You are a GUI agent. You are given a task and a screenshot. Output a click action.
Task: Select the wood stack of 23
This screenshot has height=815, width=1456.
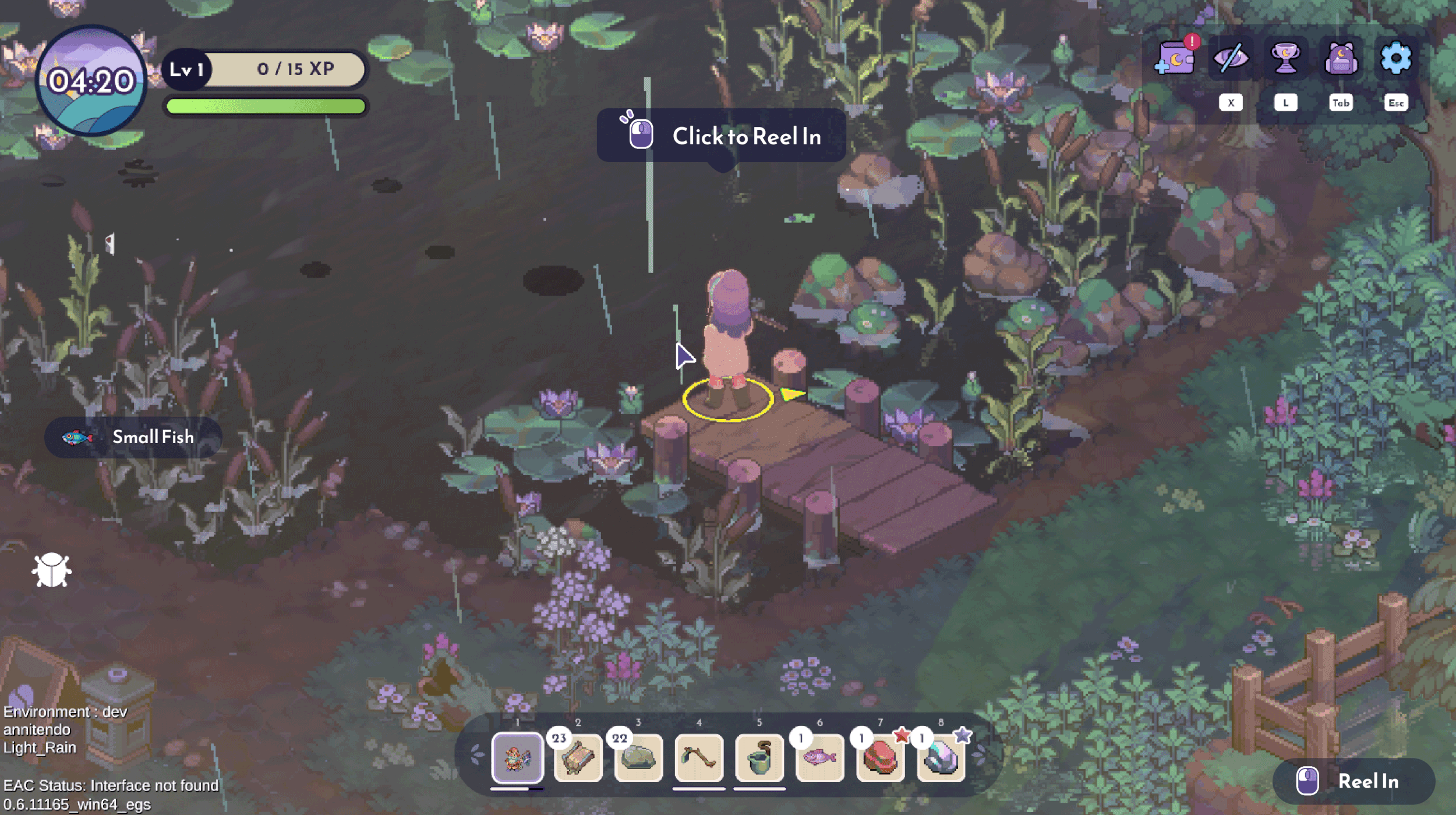click(578, 758)
